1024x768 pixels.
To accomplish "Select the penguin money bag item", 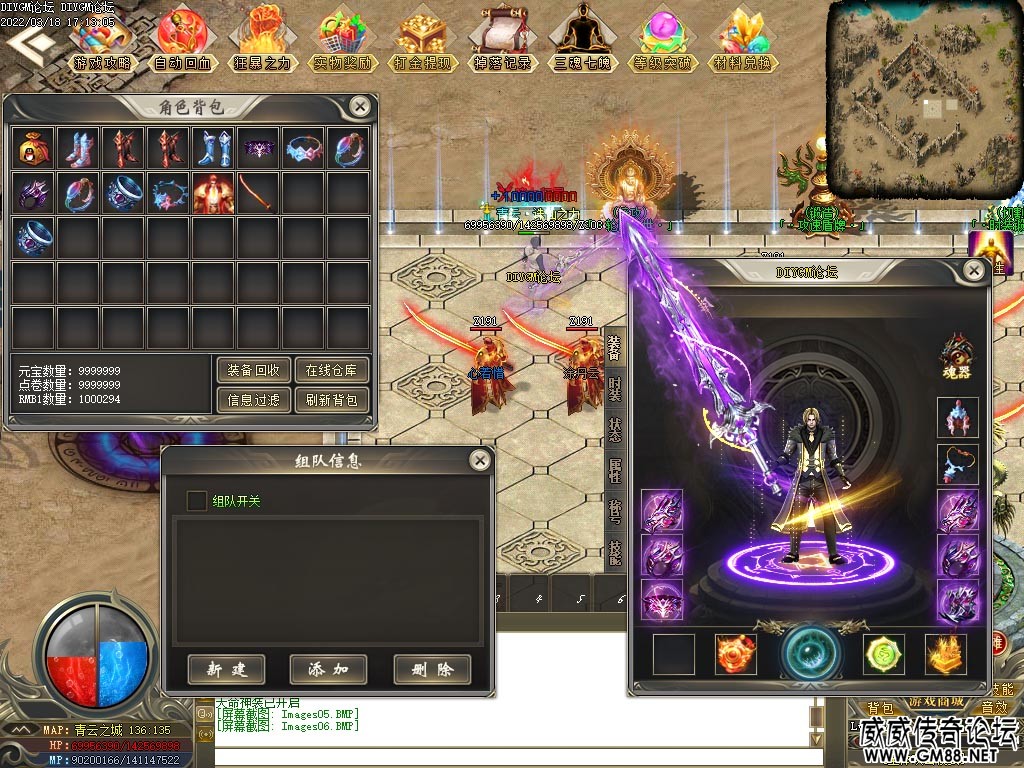I will (33, 148).
